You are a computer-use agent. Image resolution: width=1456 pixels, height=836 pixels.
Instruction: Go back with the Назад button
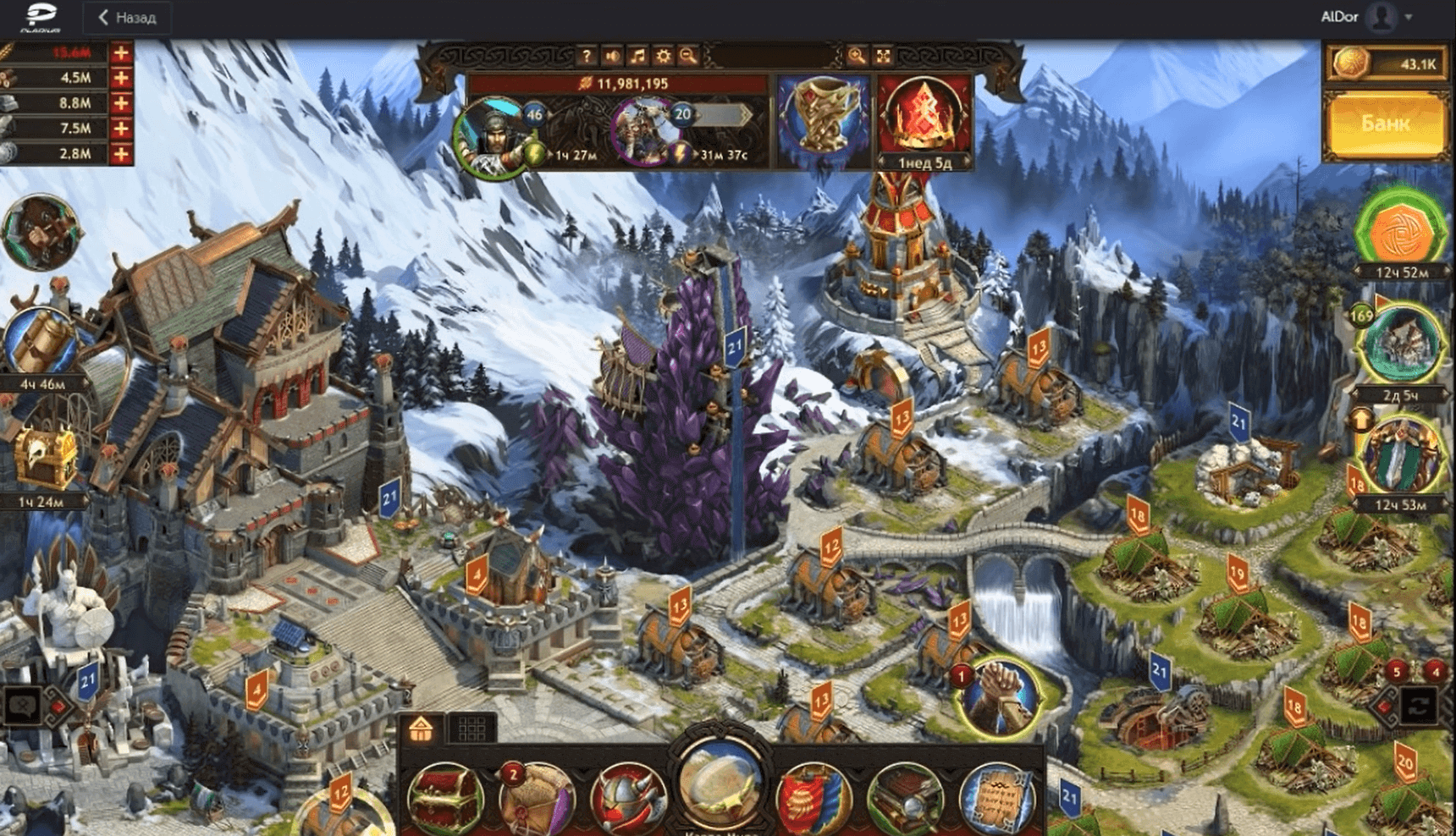(x=127, y=17)
